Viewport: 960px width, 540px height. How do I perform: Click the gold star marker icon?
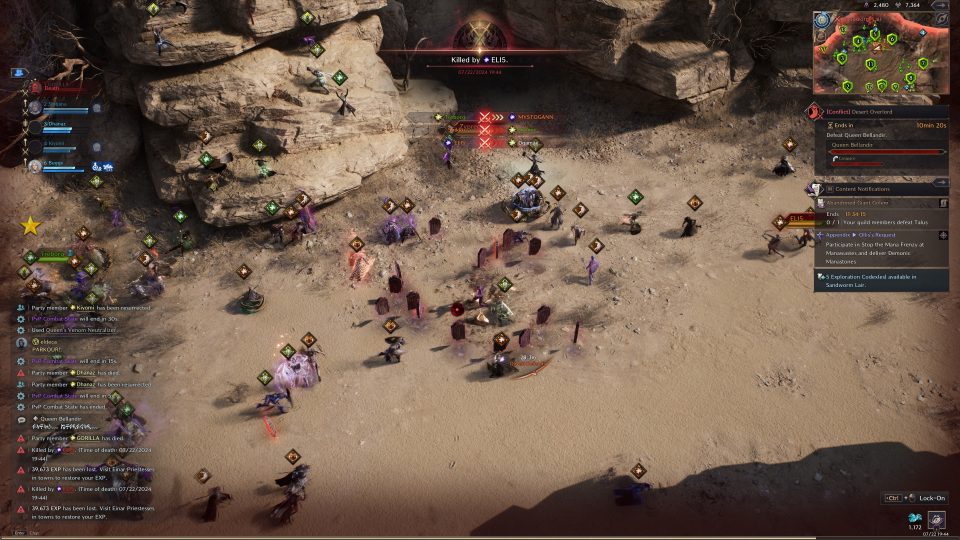[x=30, y=226]
